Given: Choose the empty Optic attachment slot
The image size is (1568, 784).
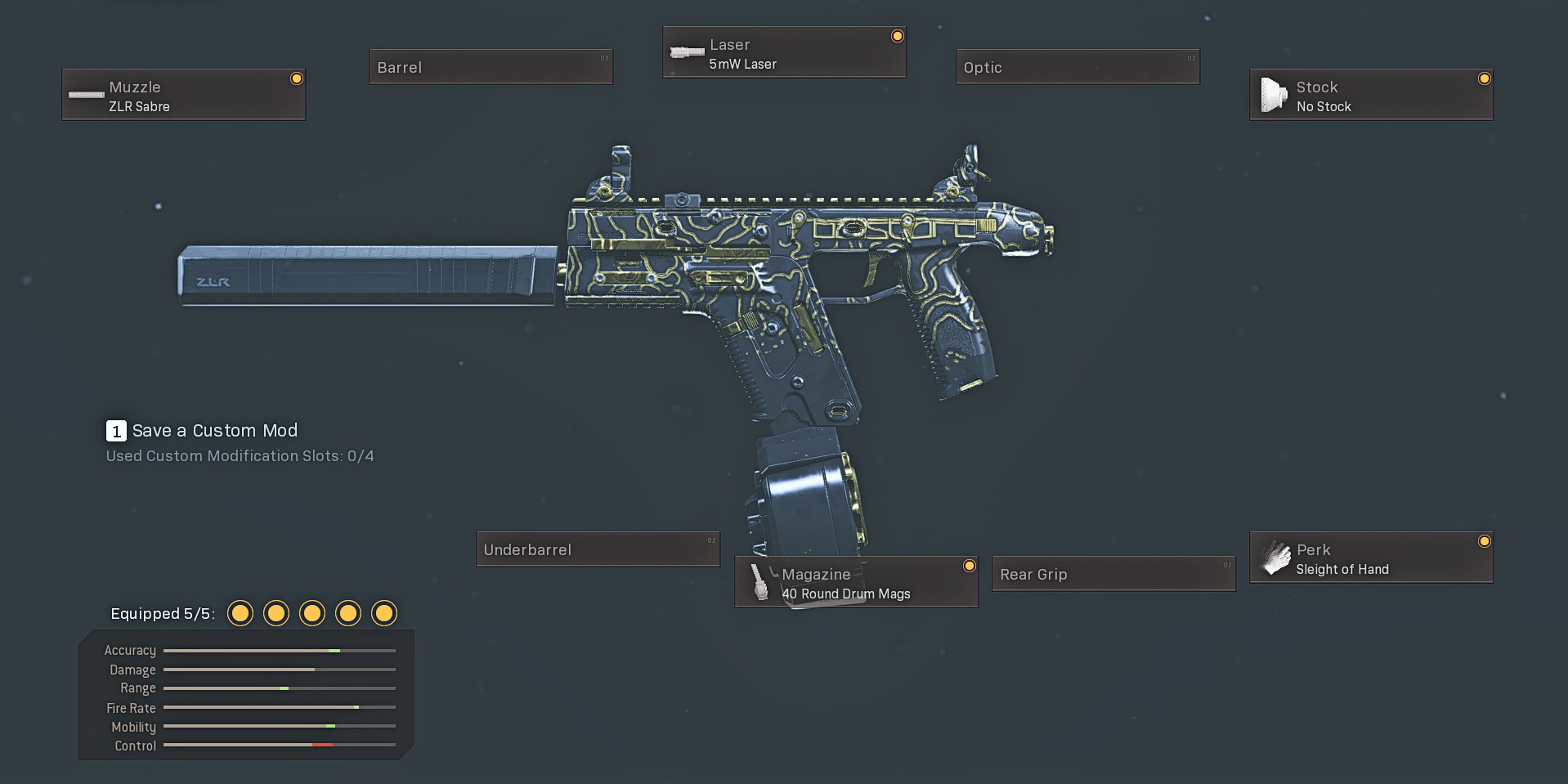Looking at the screenshot, I should (x=1077, y=67).
